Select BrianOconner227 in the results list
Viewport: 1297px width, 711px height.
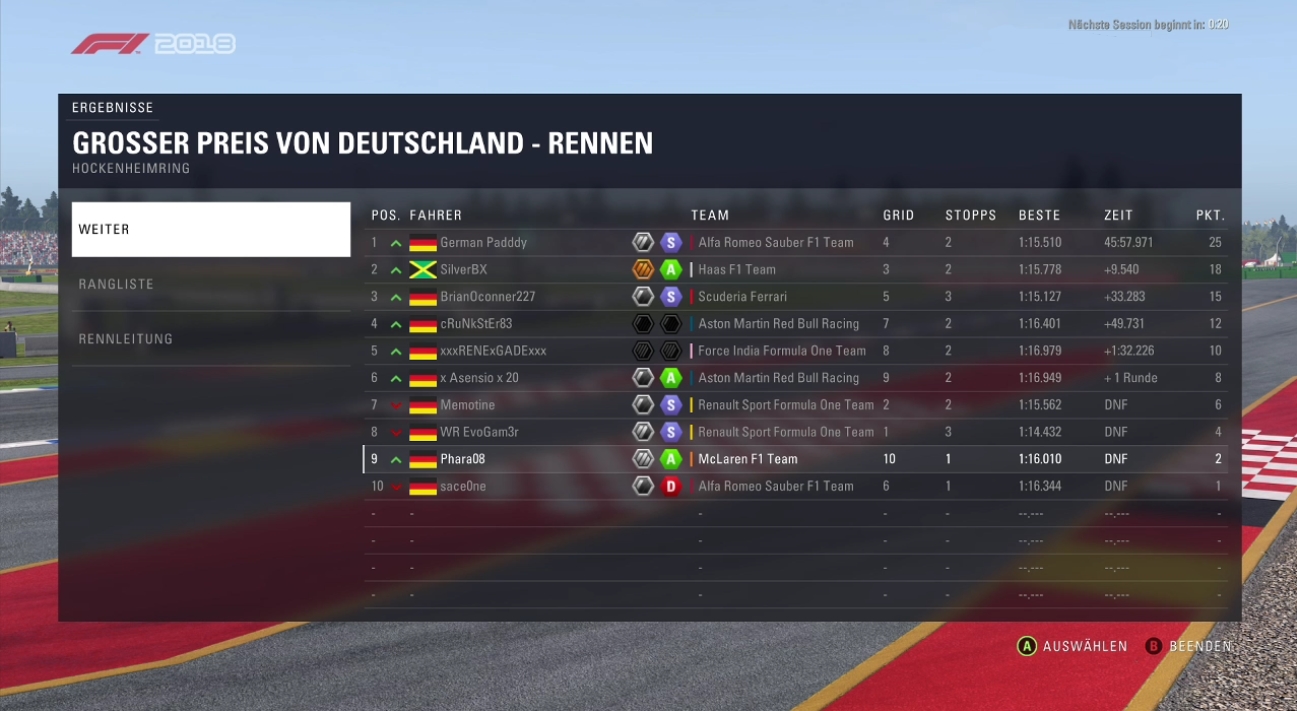795,296
